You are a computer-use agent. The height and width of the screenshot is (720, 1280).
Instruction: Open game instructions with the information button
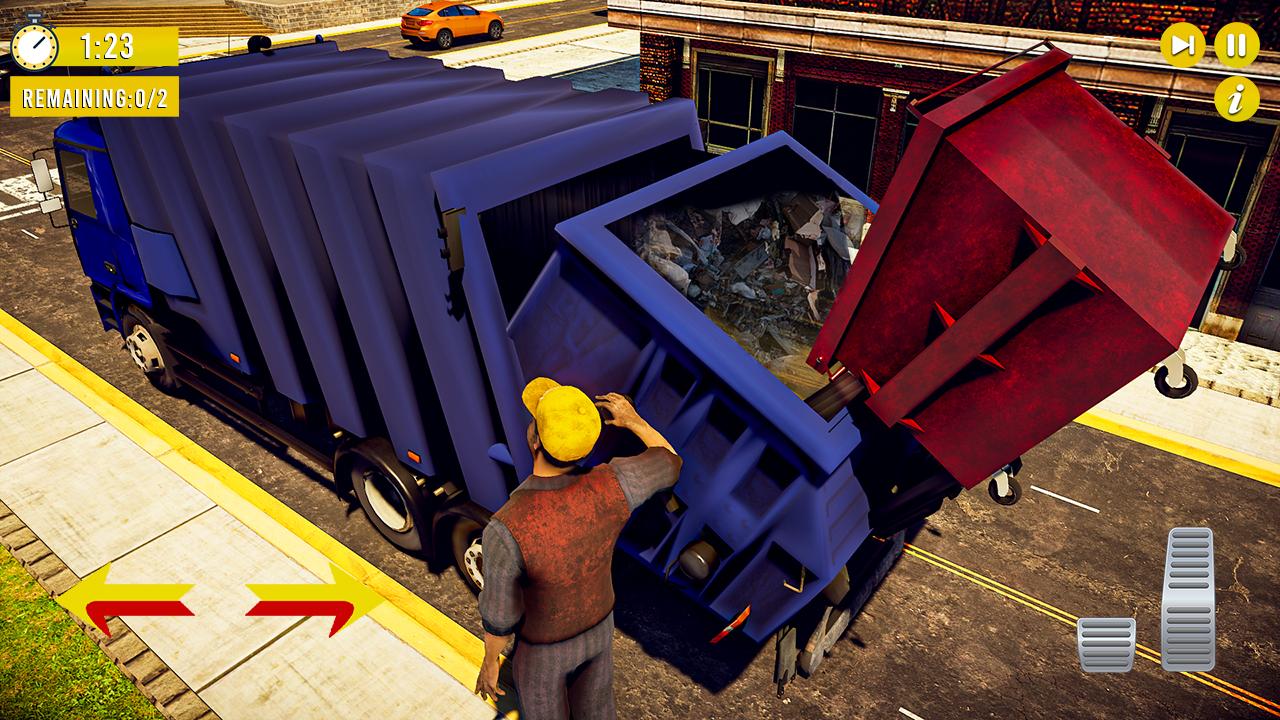pos(1236,99)
